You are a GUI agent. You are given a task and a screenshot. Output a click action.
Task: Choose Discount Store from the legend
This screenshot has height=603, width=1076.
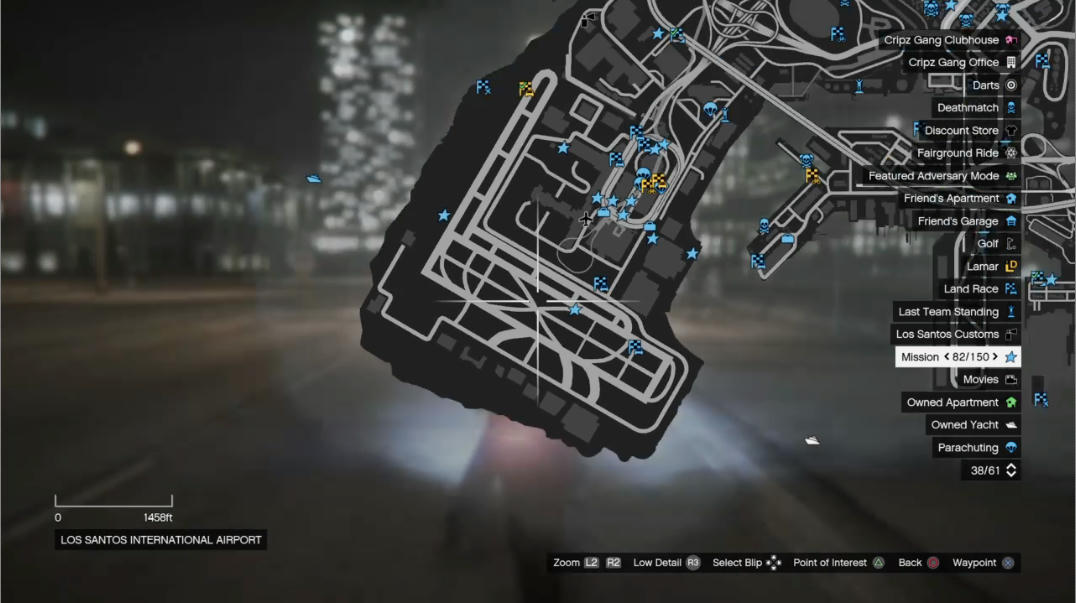point(969,131)
